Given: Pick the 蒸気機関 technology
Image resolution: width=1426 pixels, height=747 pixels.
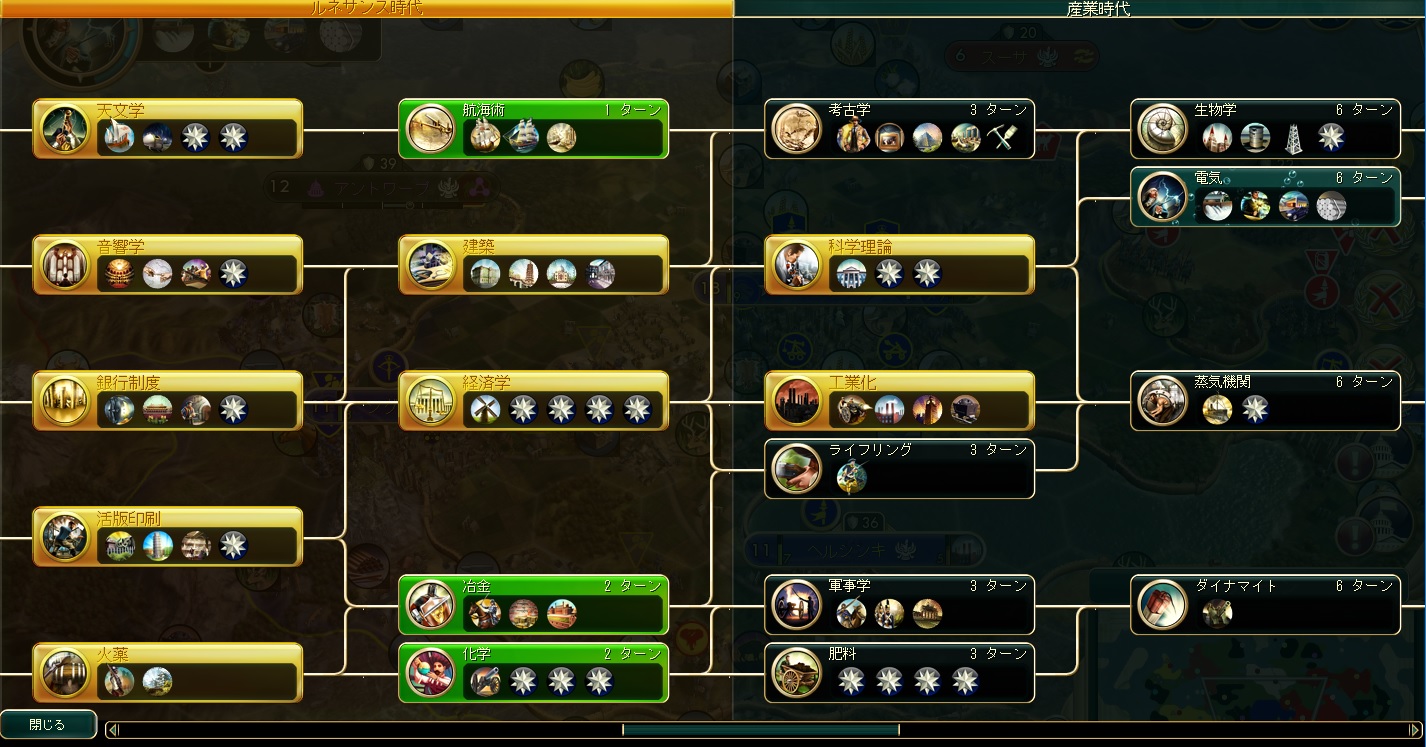Looking at the screenshot, I should pos(1265,400).
